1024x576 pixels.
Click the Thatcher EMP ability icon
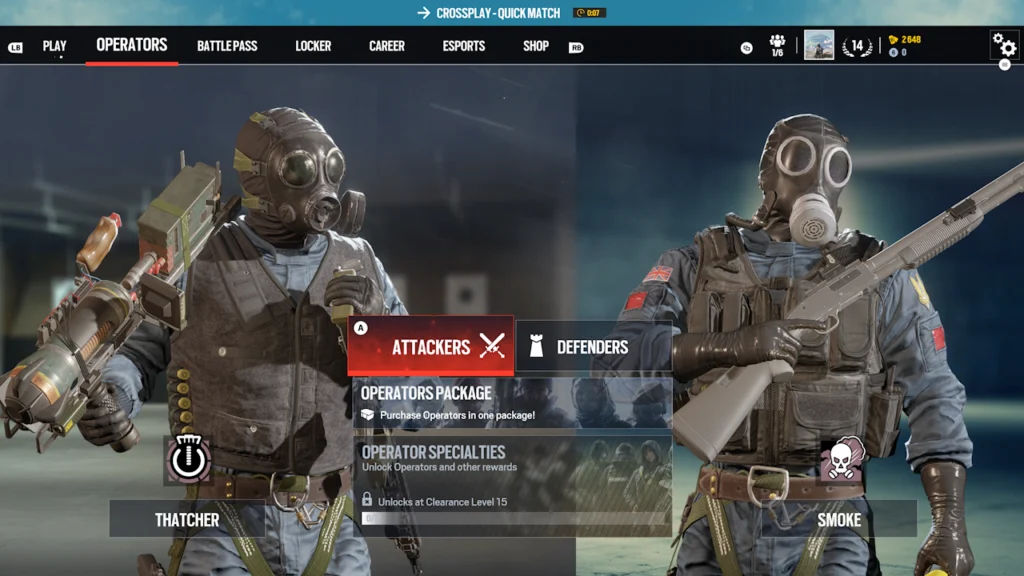(187, 460)
